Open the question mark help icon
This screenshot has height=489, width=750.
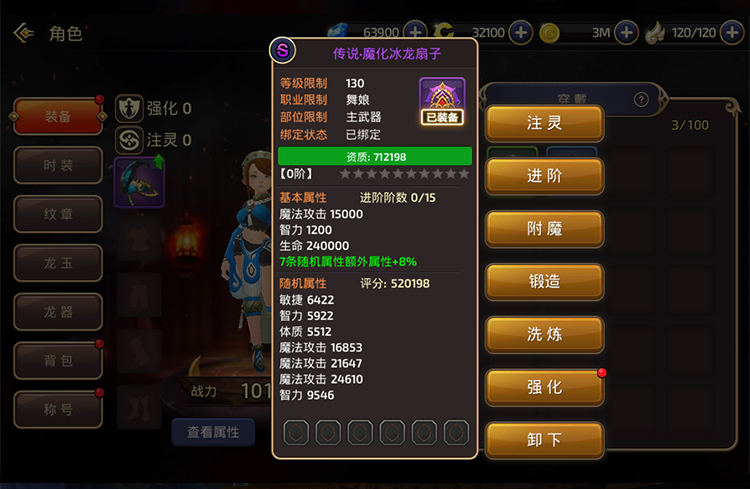click(641, 100)
